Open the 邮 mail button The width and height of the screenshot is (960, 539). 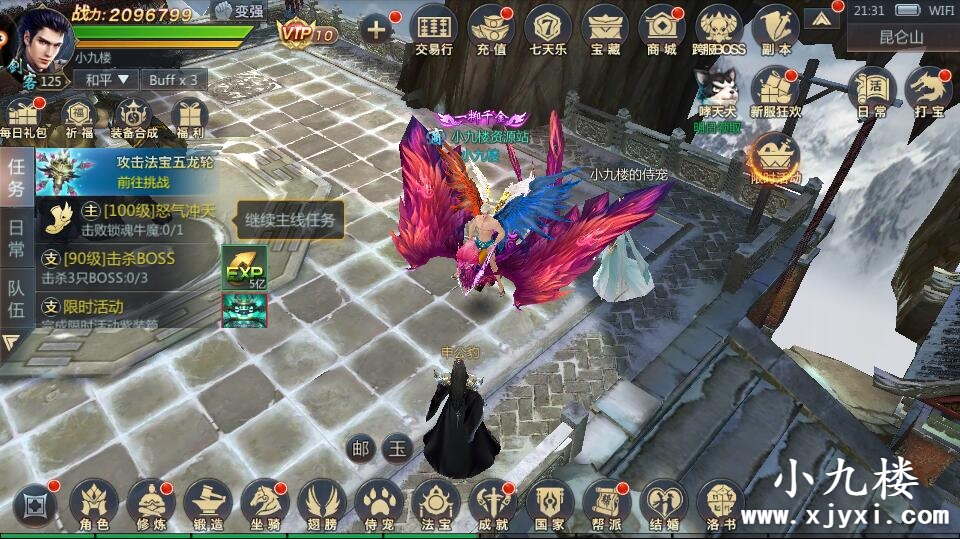click(359, 448)
